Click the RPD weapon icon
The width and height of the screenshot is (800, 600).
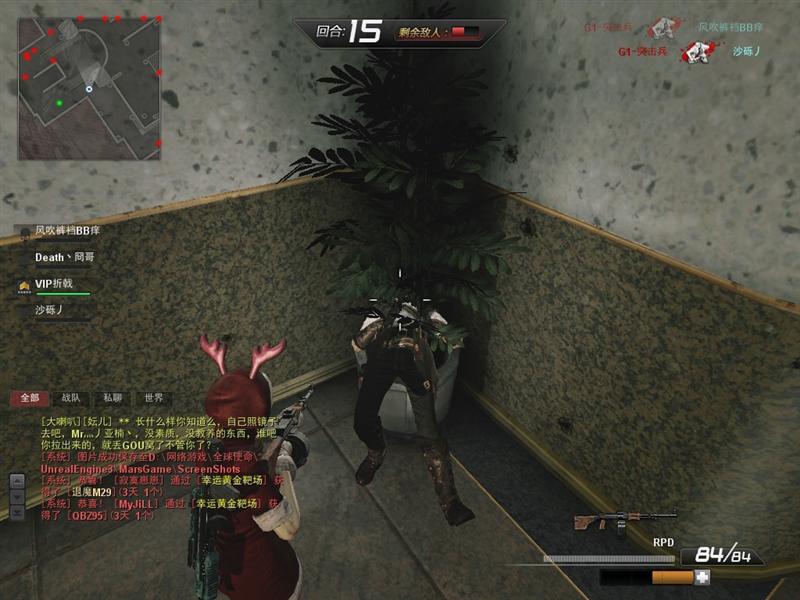coord(611,522)
